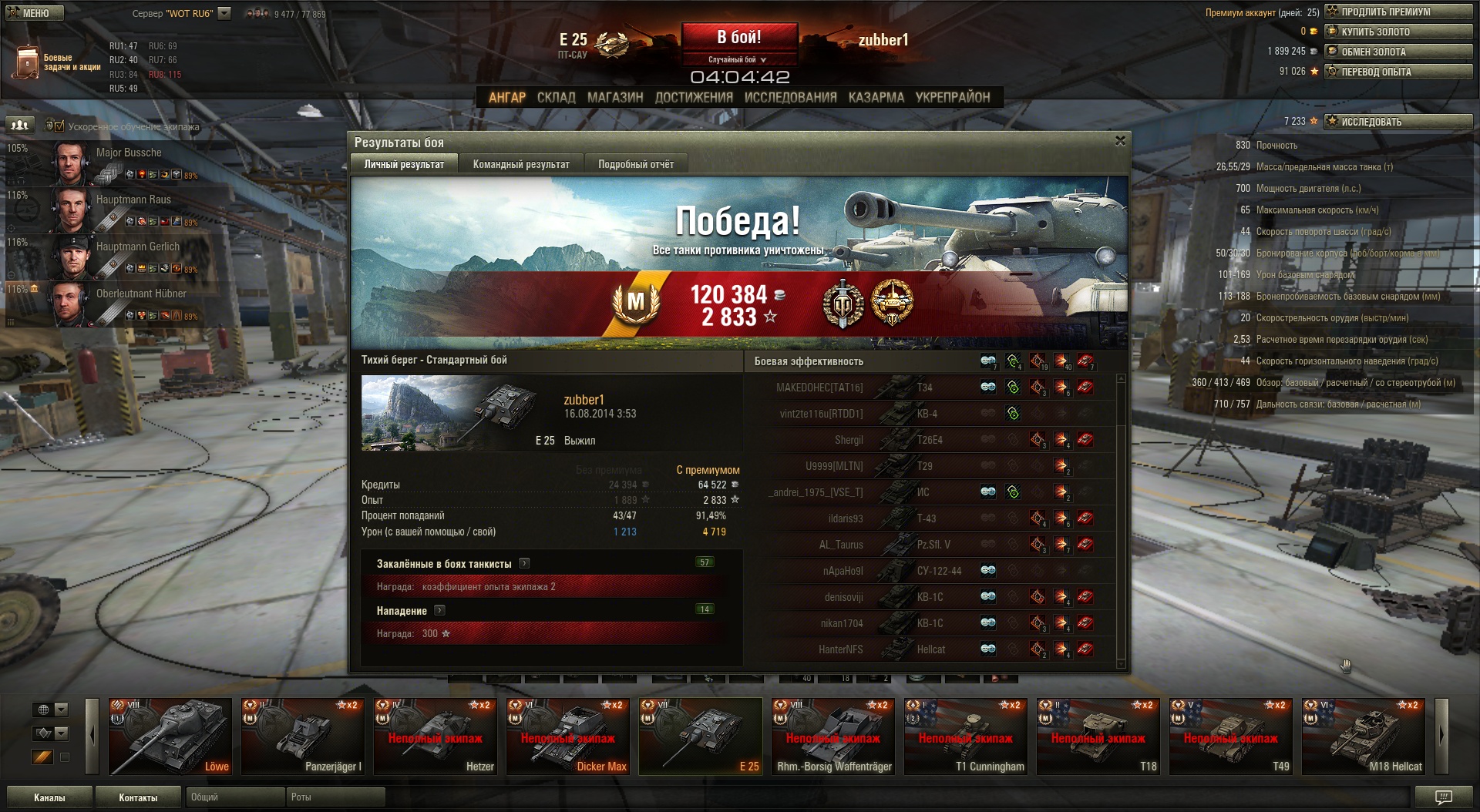
Task: Close the battle results window
Action: pos(1120,141)
